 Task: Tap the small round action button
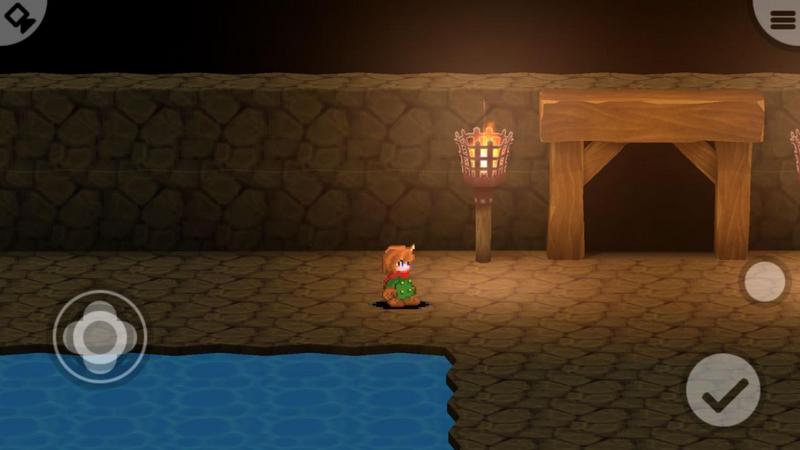click(765, 281)
